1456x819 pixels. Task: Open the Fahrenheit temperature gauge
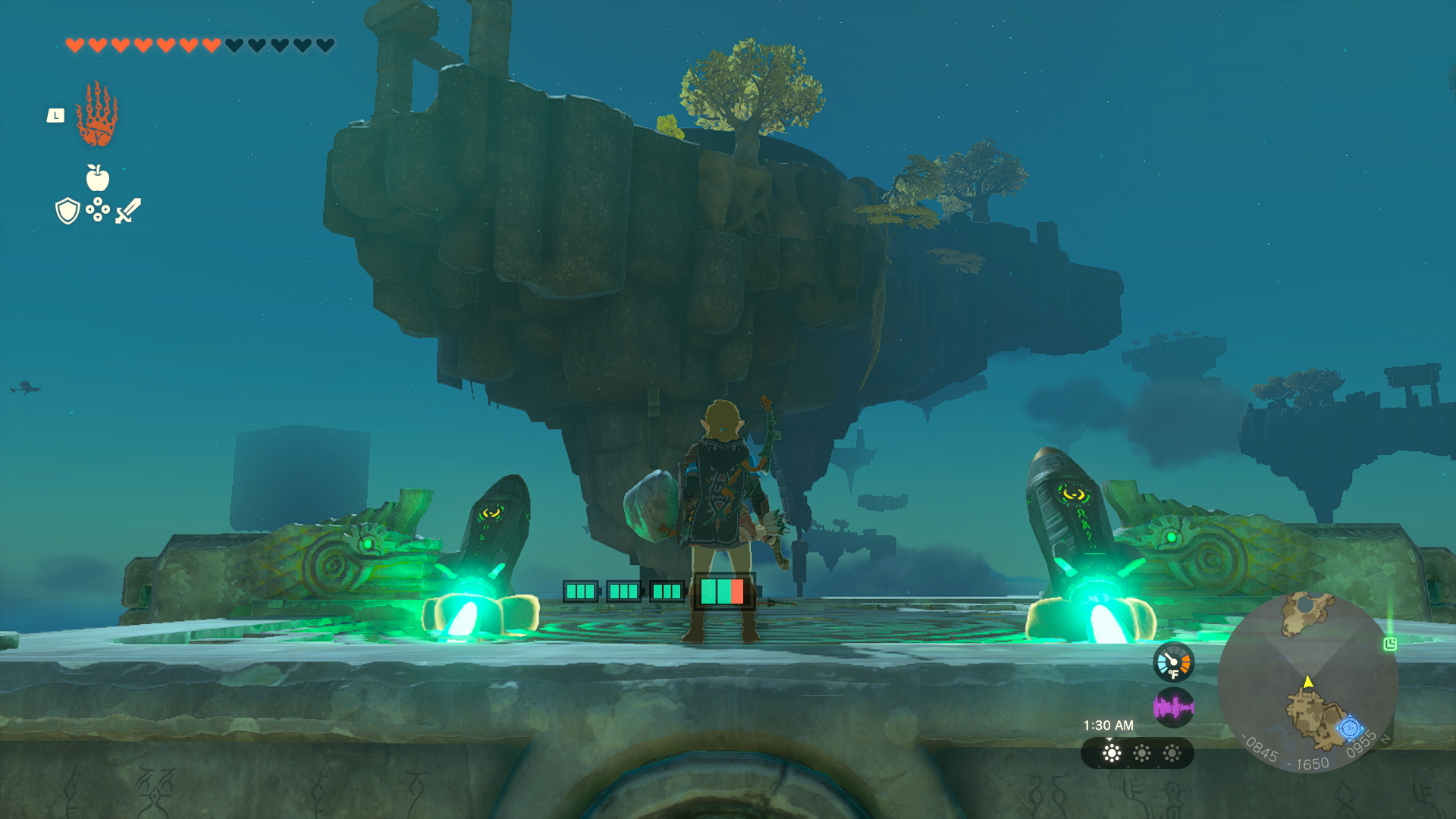click(x=1174, y=662)
